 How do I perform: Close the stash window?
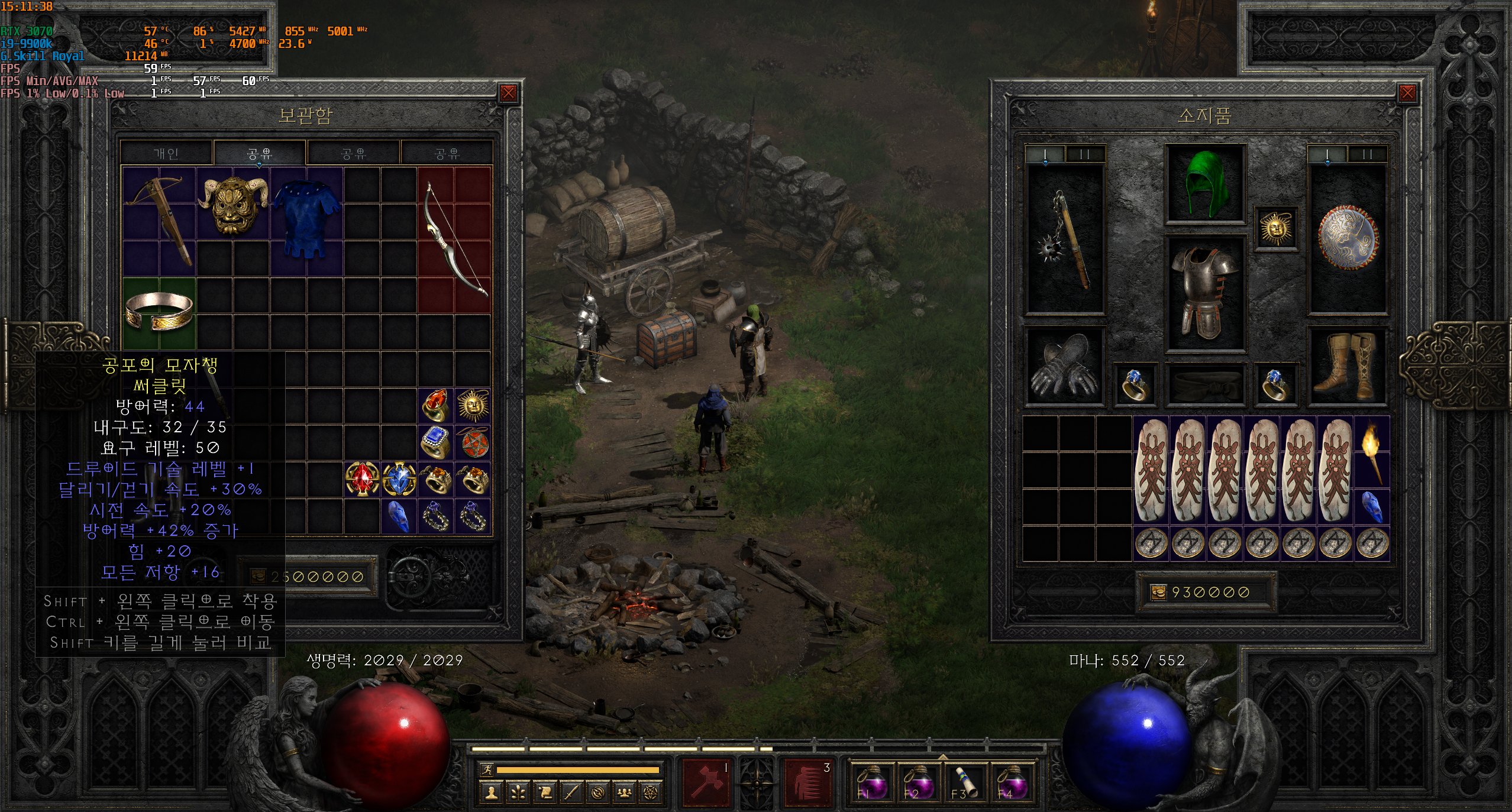(508, 93)
